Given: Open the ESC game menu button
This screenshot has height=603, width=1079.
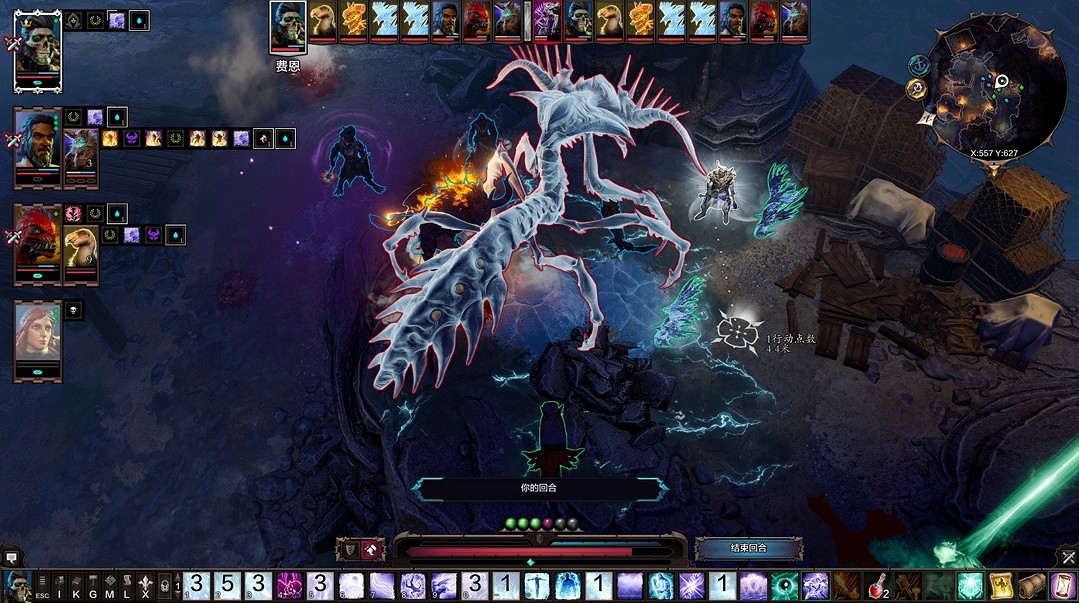Looking at the screenshot, I should [42, 586].
